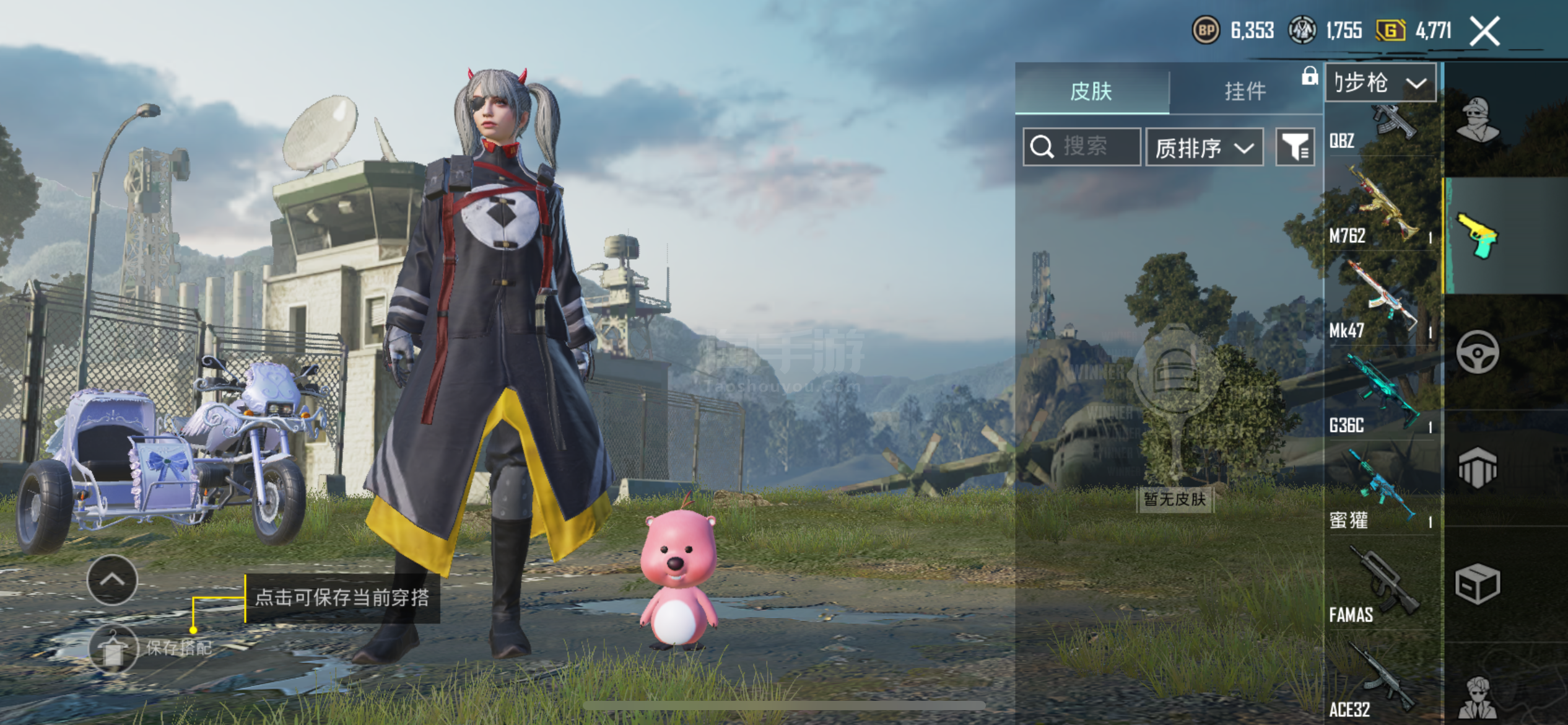Image resolution: width=1568 pixels, height=725 pixels.
Task: Open the 挂件 attachments tab
Action: 1245,91
